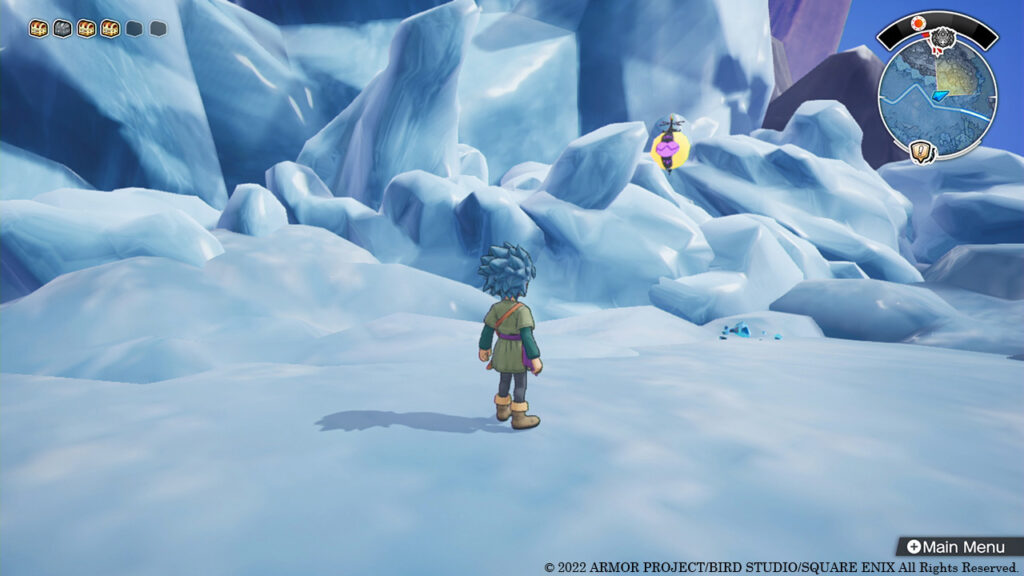Click the silver treasure chest icon

point(61,29)
